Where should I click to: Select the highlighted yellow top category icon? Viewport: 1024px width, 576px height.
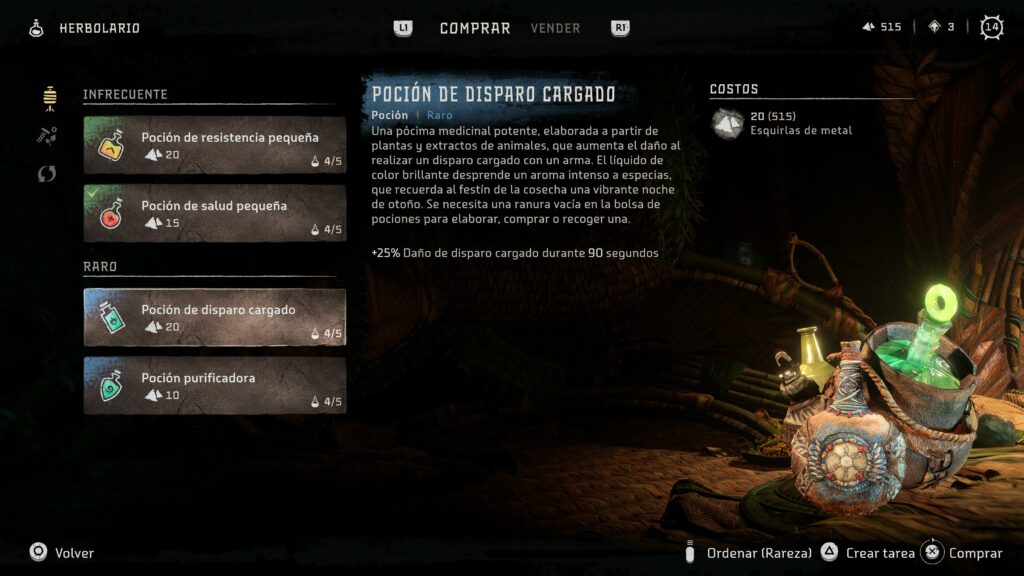pos(48,96)
